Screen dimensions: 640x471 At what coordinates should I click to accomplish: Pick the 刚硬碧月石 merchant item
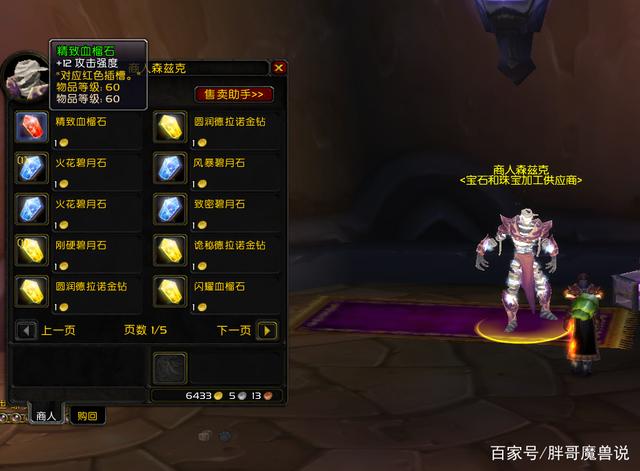tap(30, 250)
